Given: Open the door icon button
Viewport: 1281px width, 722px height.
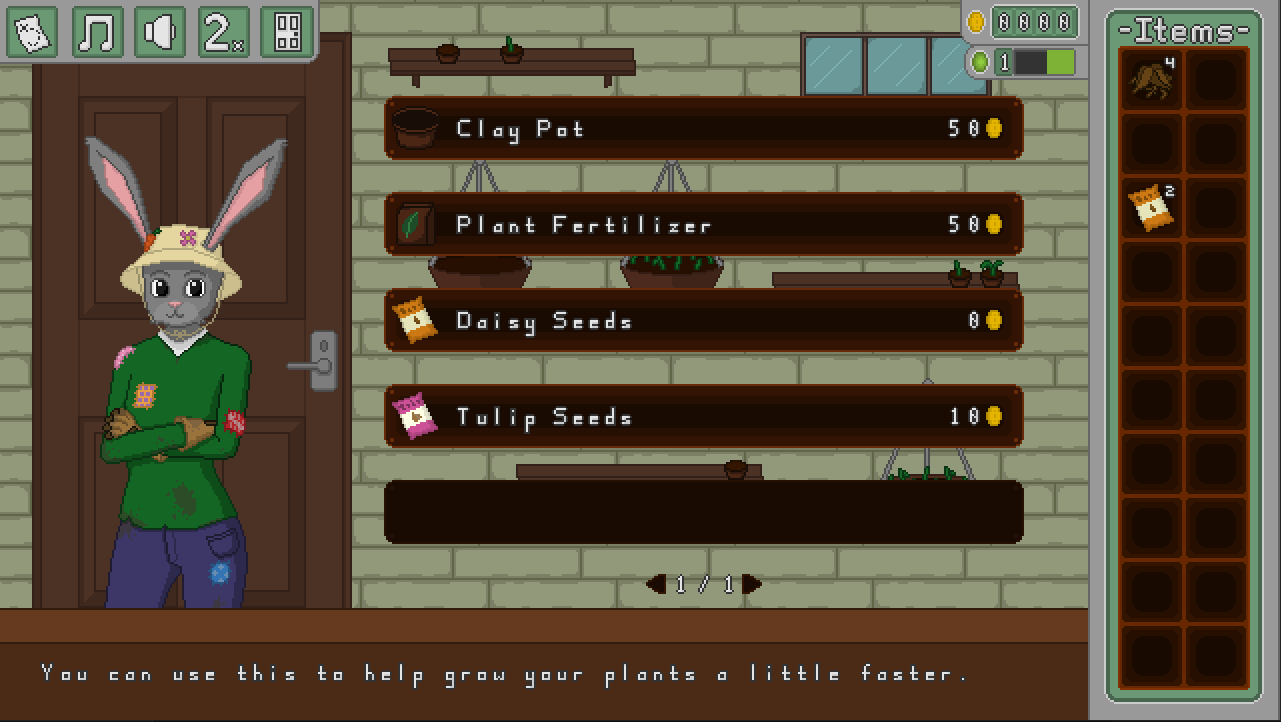Looking at the screenshot, I should click(287, 32).
